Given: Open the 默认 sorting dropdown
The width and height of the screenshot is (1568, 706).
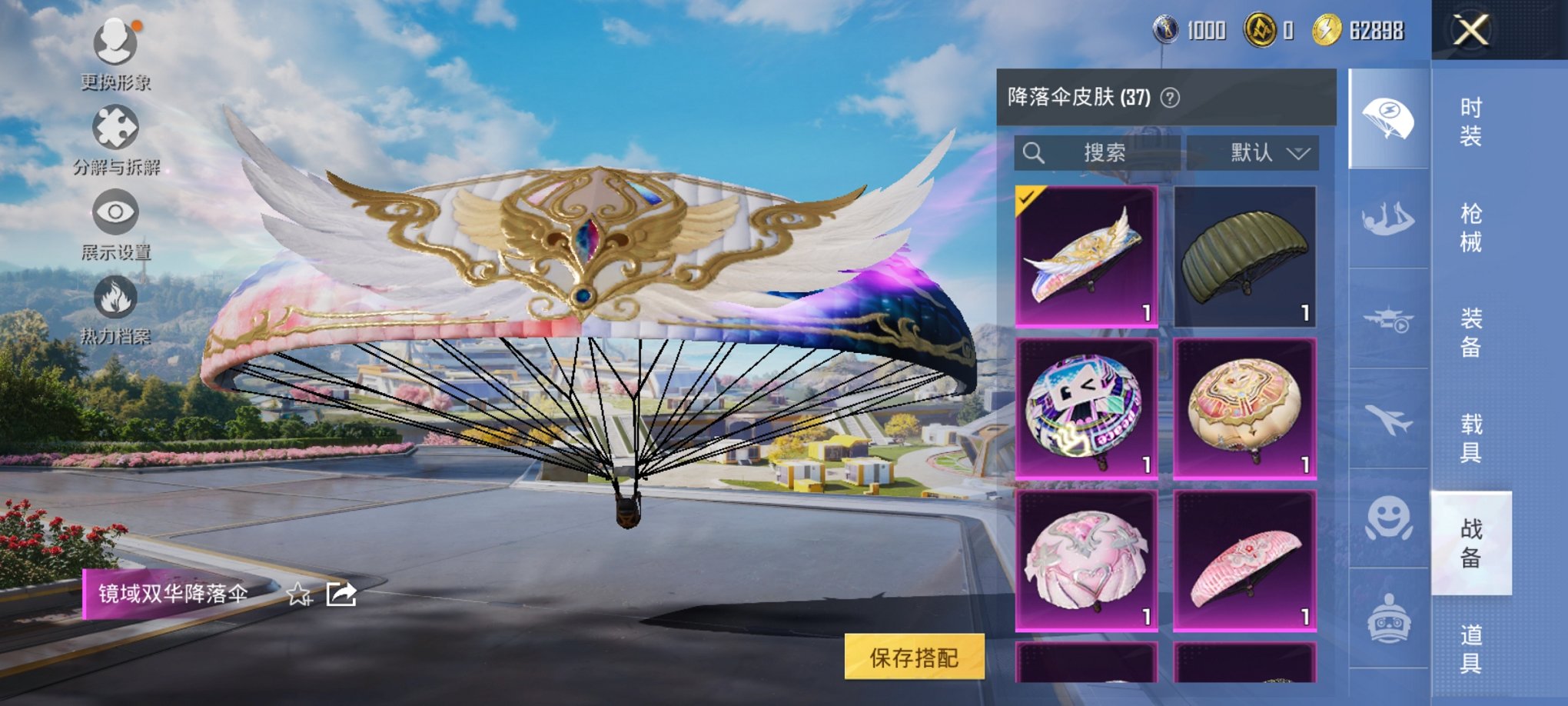Looking at the screenshot, I should [x=1253, y=152].
